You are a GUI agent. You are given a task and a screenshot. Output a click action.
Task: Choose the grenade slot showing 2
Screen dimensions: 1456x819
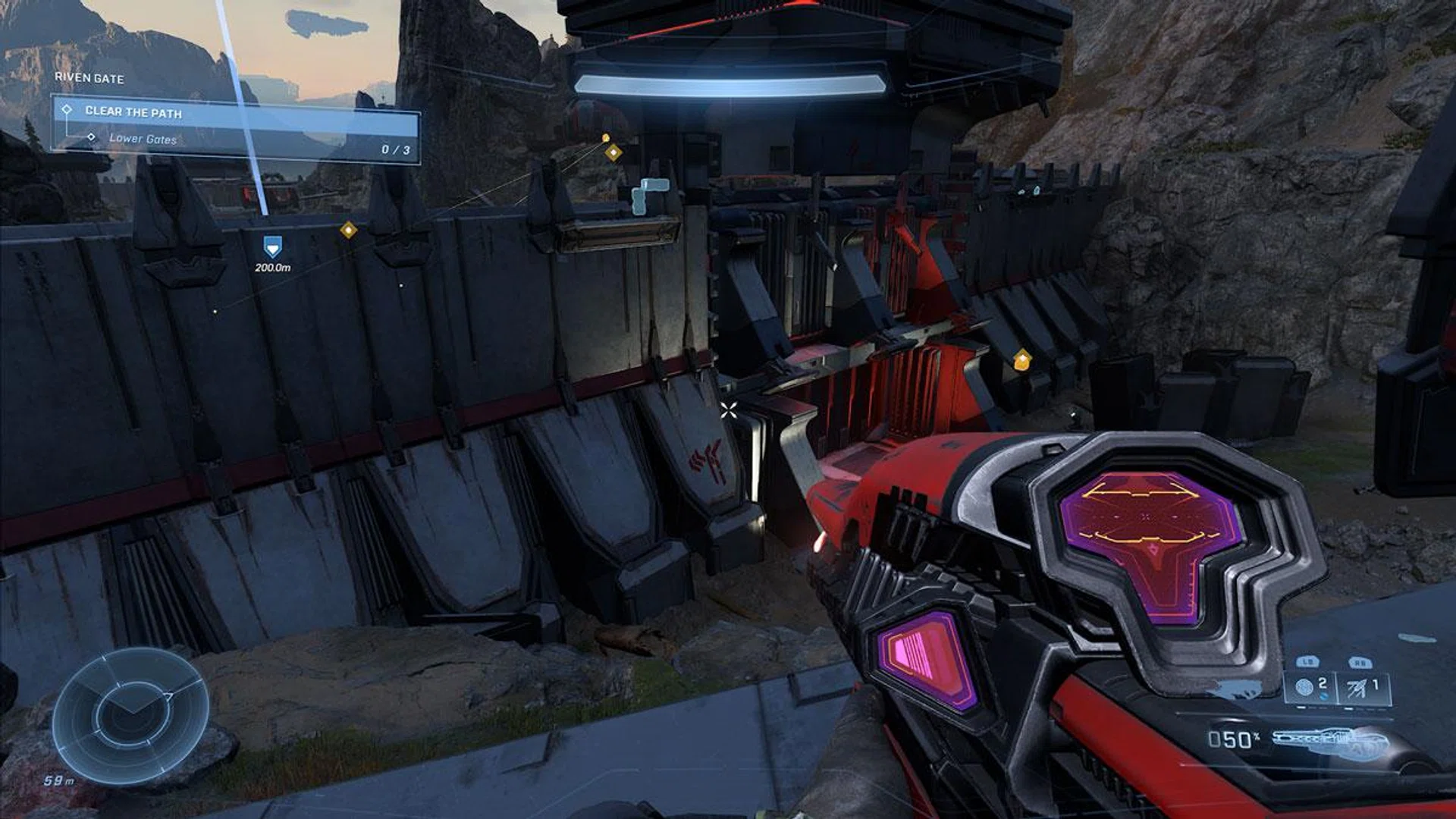click(1311, 687)
